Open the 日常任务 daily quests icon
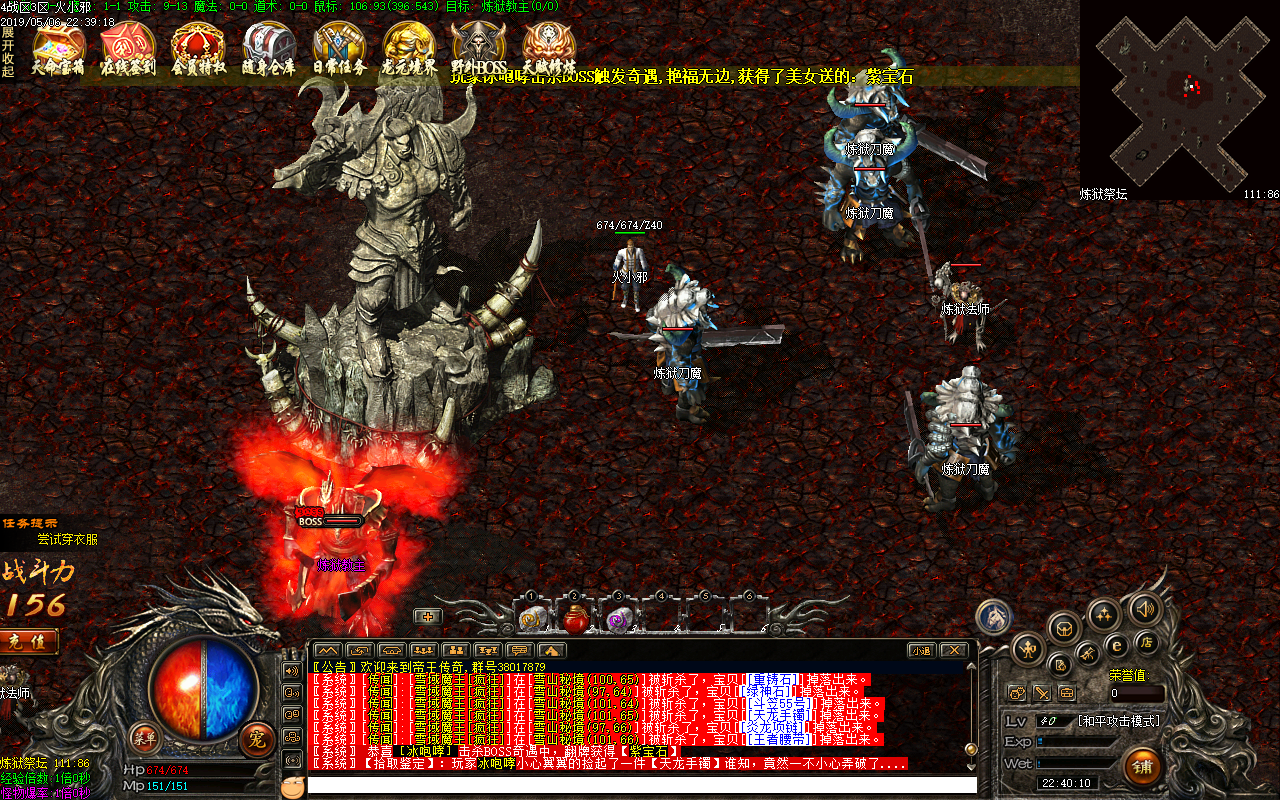Image resolution: width=1280 pixels, height=800 pixels. pyautogui.click(x=339, y=47)
